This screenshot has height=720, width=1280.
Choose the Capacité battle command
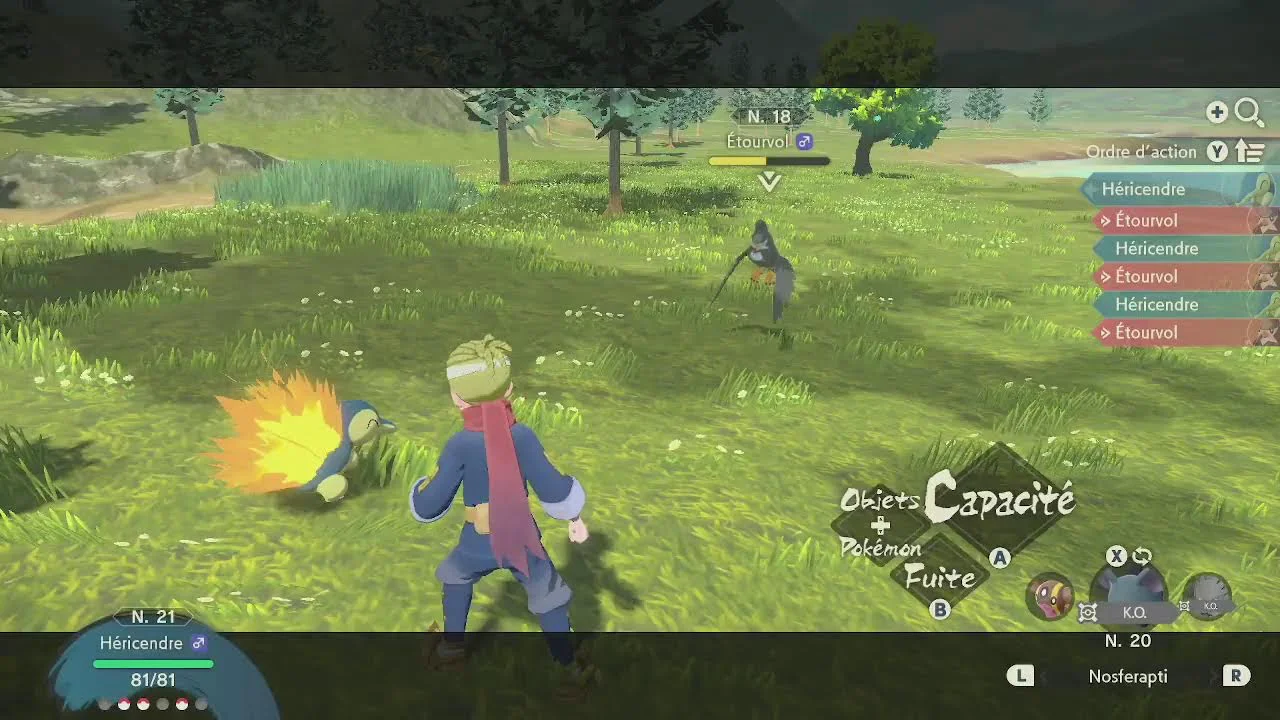tap(1000, 500)
